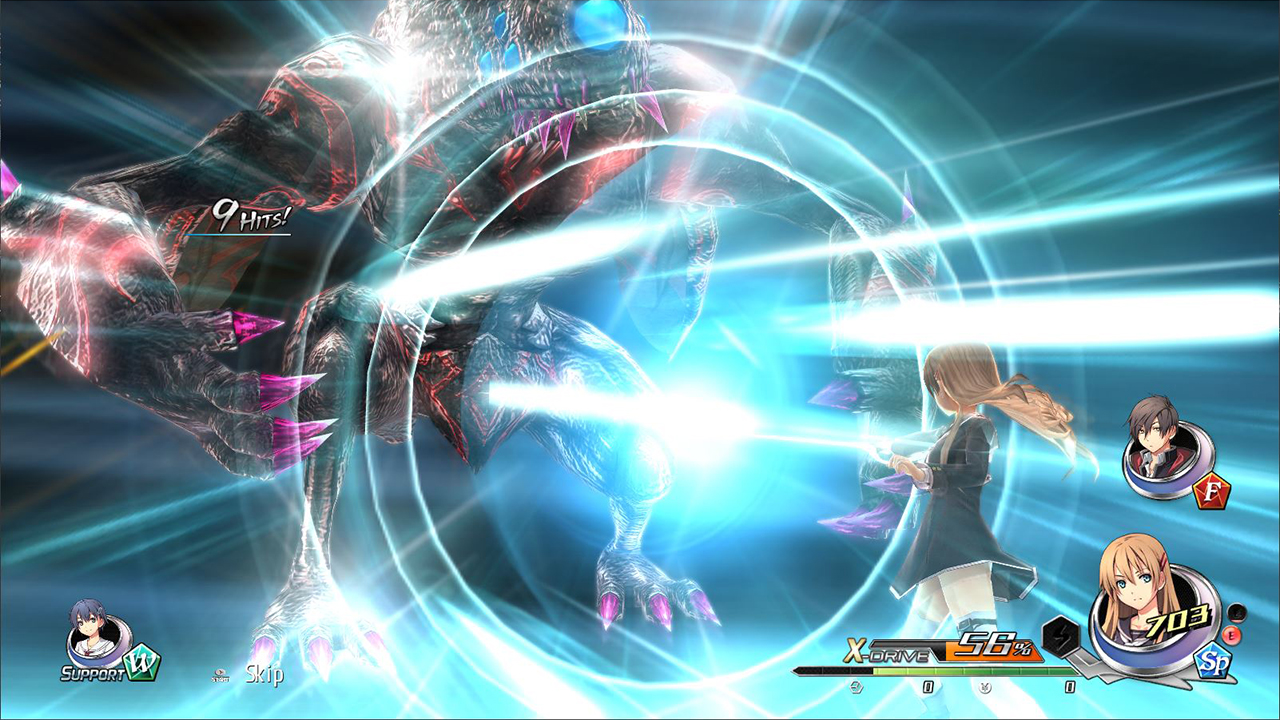
Task: Click the small emblem icon beside the second counter
Action: (x=983, y=688)
